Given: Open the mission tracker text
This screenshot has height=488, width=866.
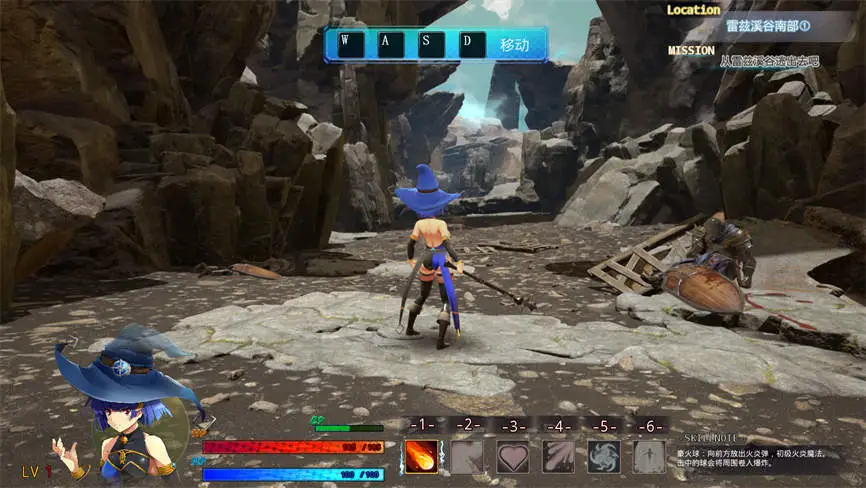Looking at the screenshot, I should pos(769,62).
